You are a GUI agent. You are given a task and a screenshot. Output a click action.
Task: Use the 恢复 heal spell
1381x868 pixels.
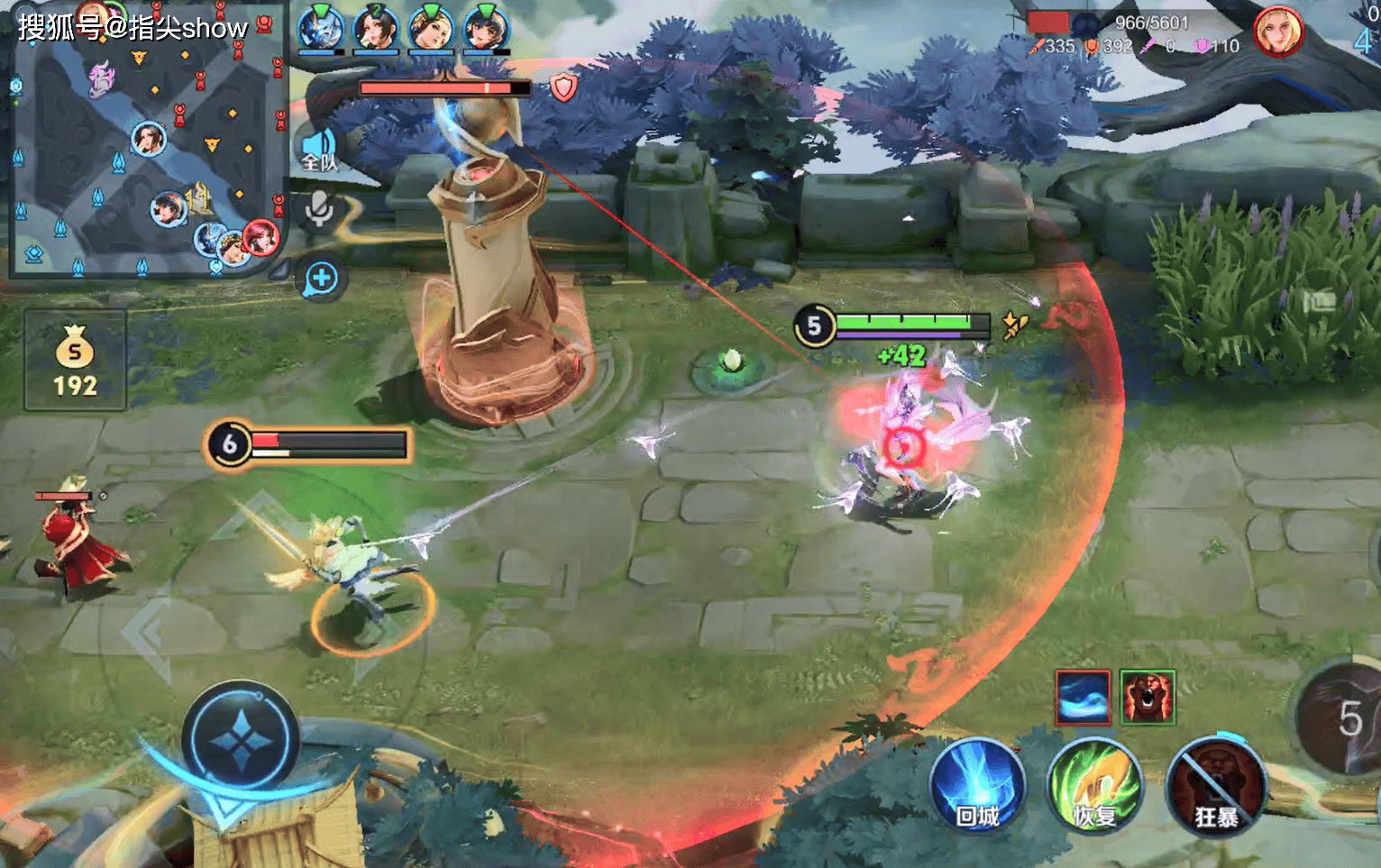pyautogui.click(x=1094, y=784)
